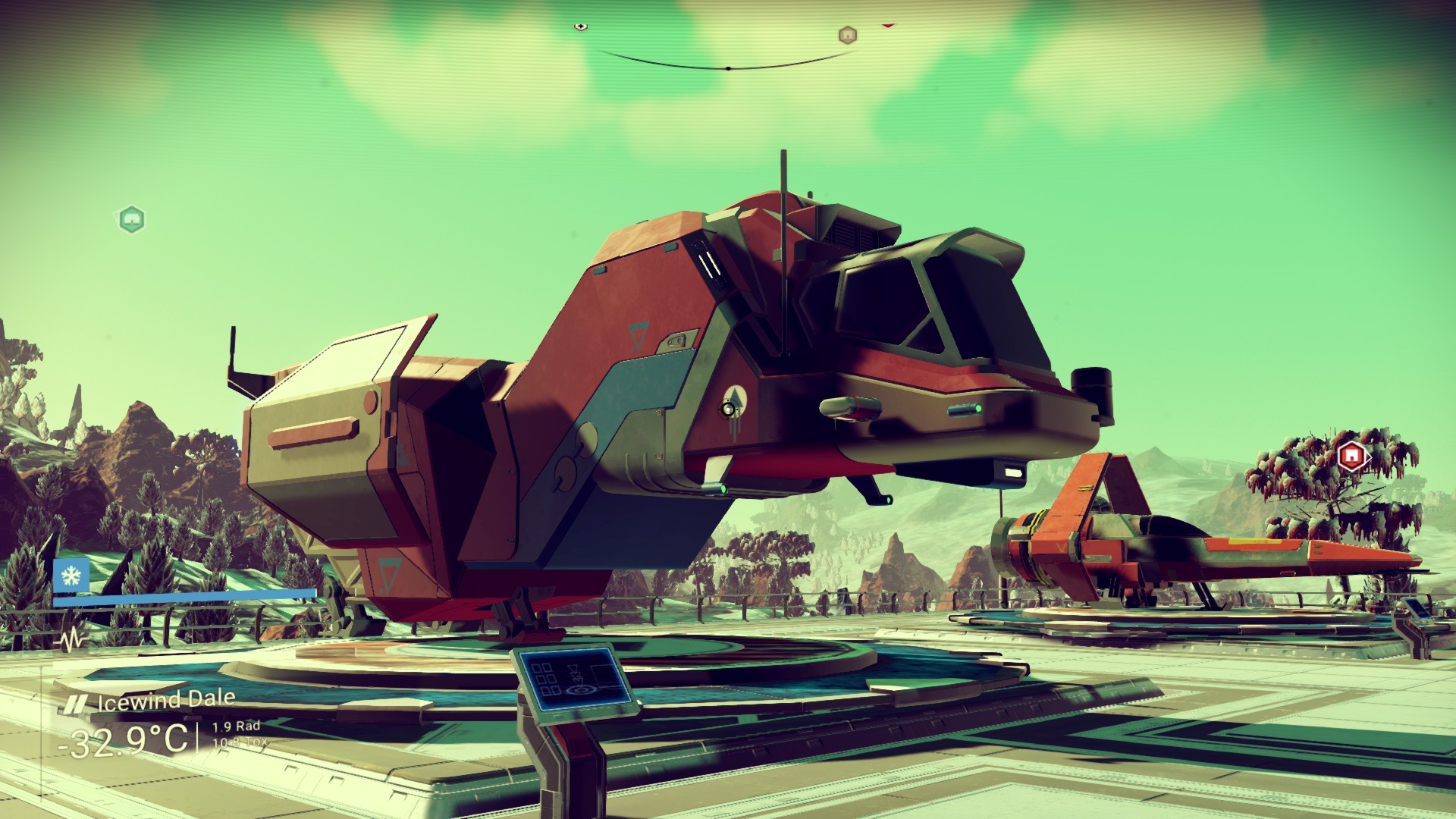Click the snowflake cold hazard icon
The image size is (1456, 819).
71,576
